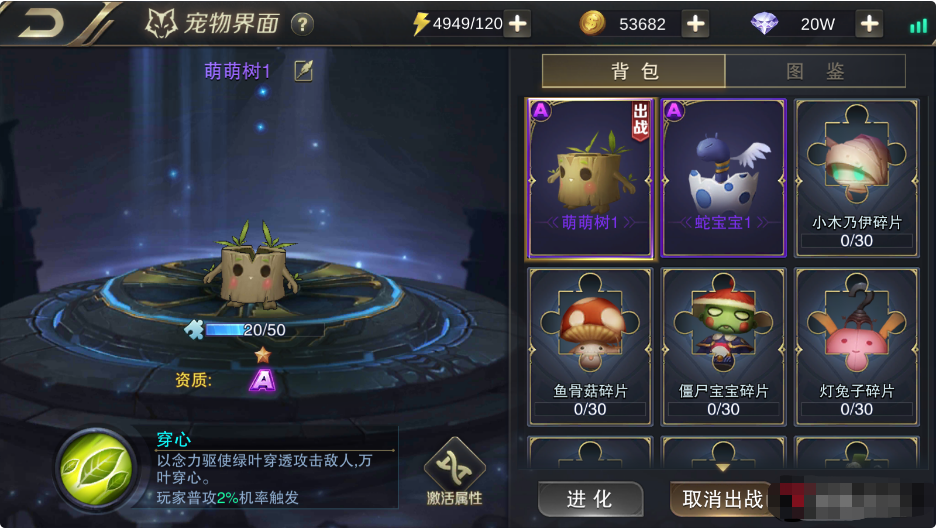This screenshot has height=528, width=936.
Task: Select the 萌萌树1 pet card
Action: [590, 178]
